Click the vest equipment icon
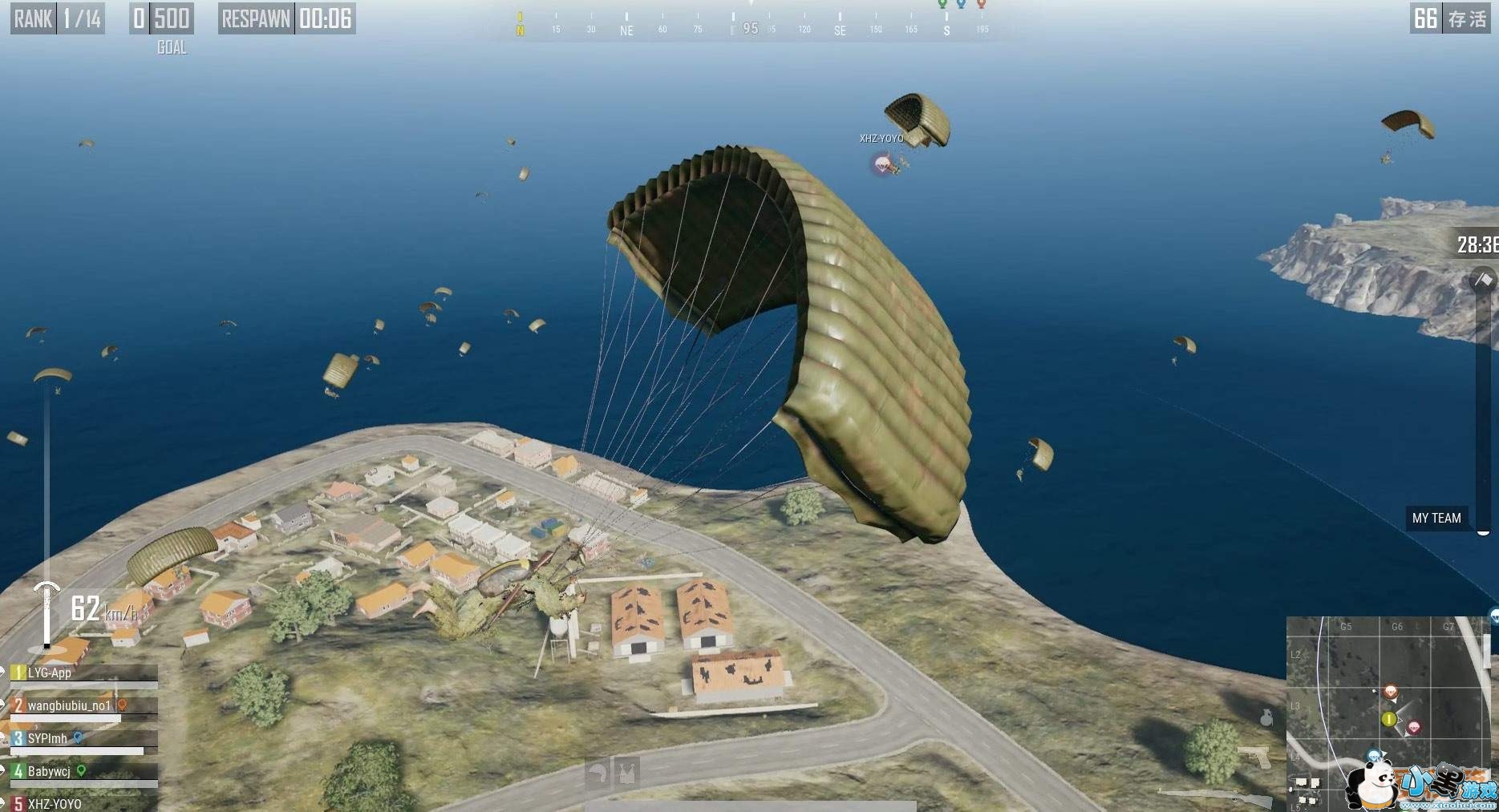The image size is (1499, 812). (626, 773)
